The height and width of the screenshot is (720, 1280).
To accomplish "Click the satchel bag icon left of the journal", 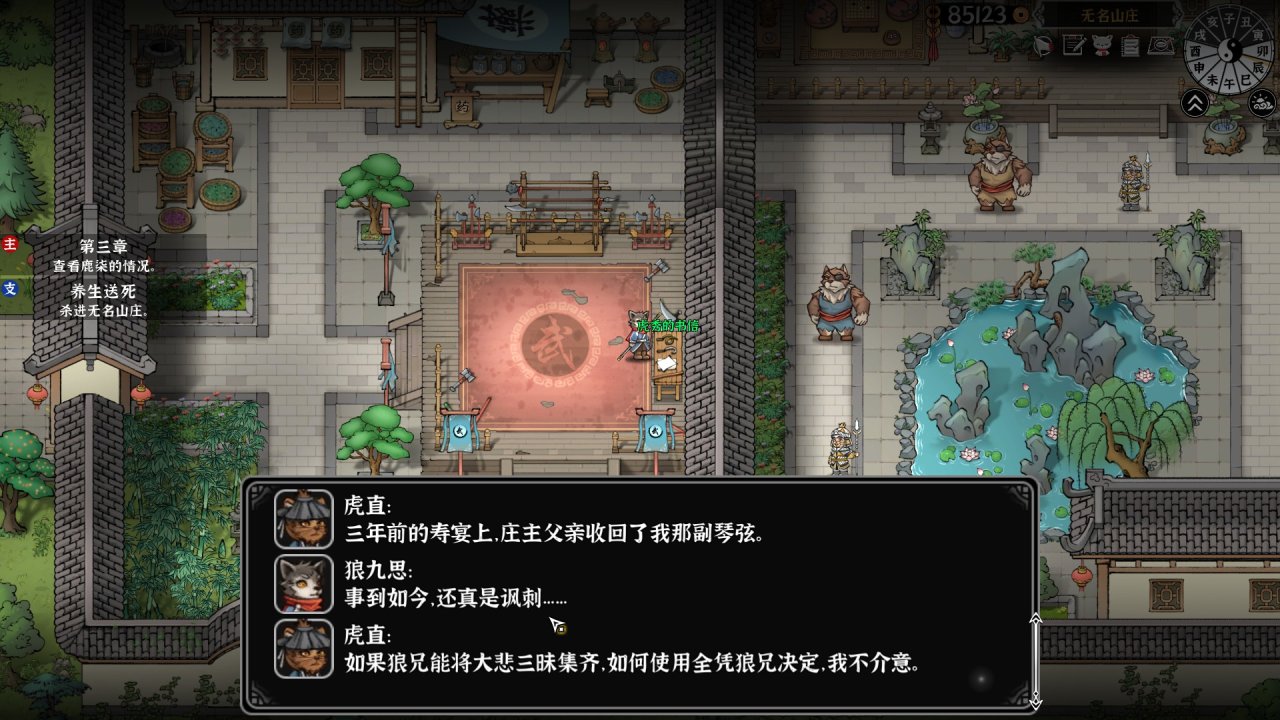I will (x=1044, y=46).
